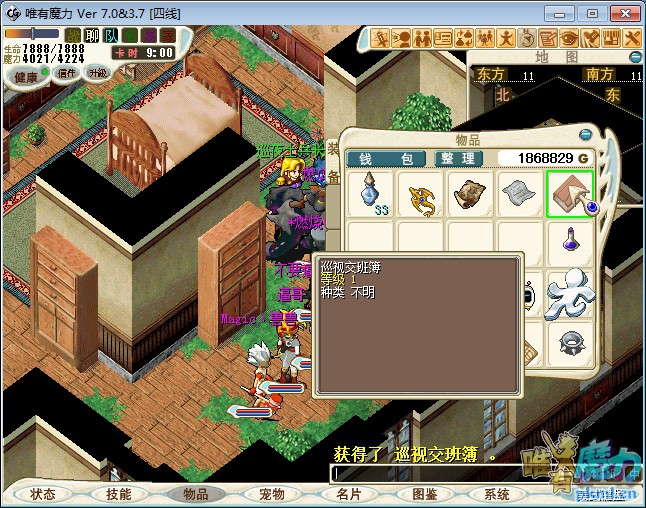Open the 状态 status menu
Image resolution: width=646 pixels, height=508 pixels.
pyautogui.click(x=43, y=494)
